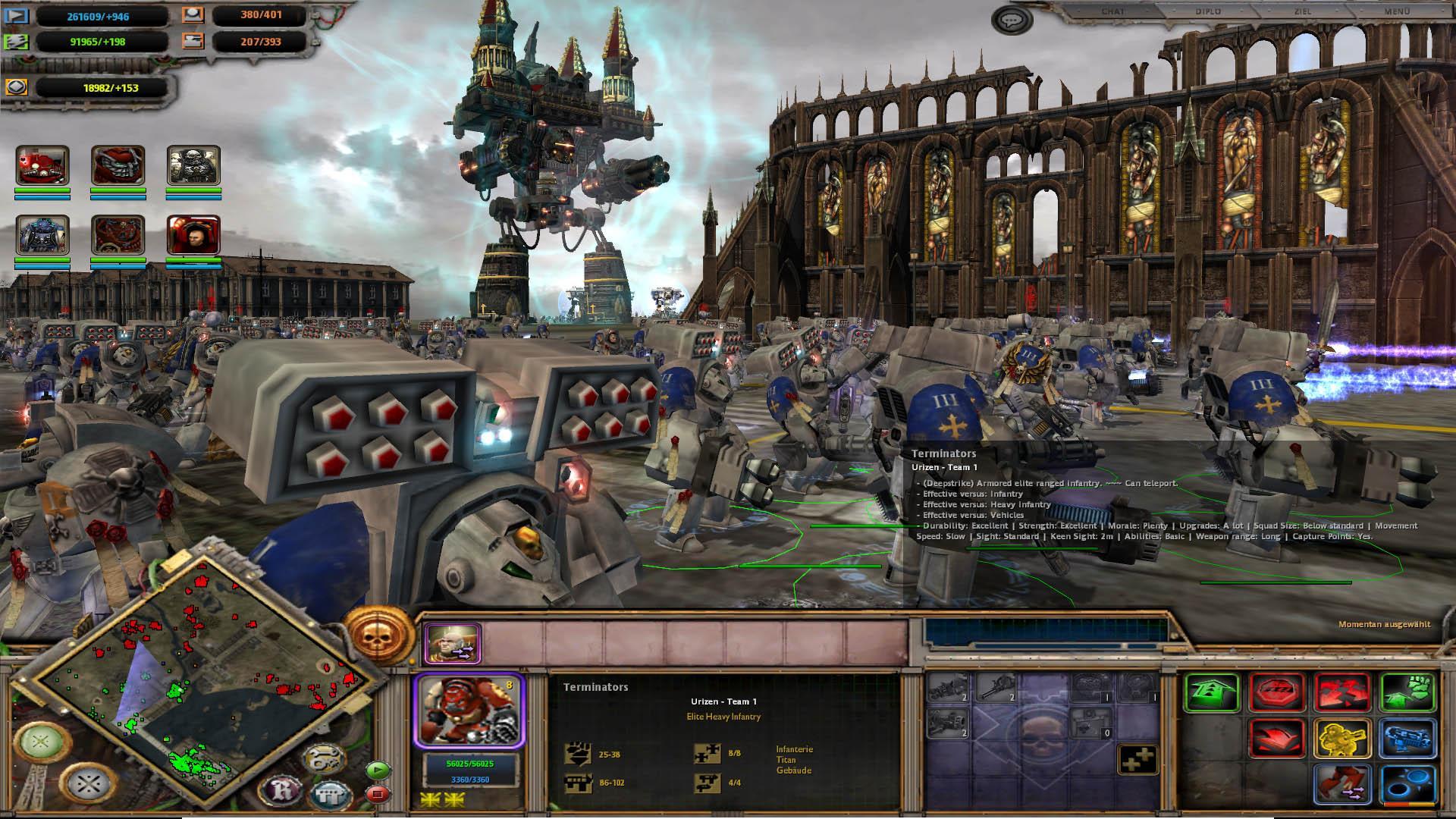Choose the red crossed arrows command
Screen dimensions: 1456x819
point(1342,692)
